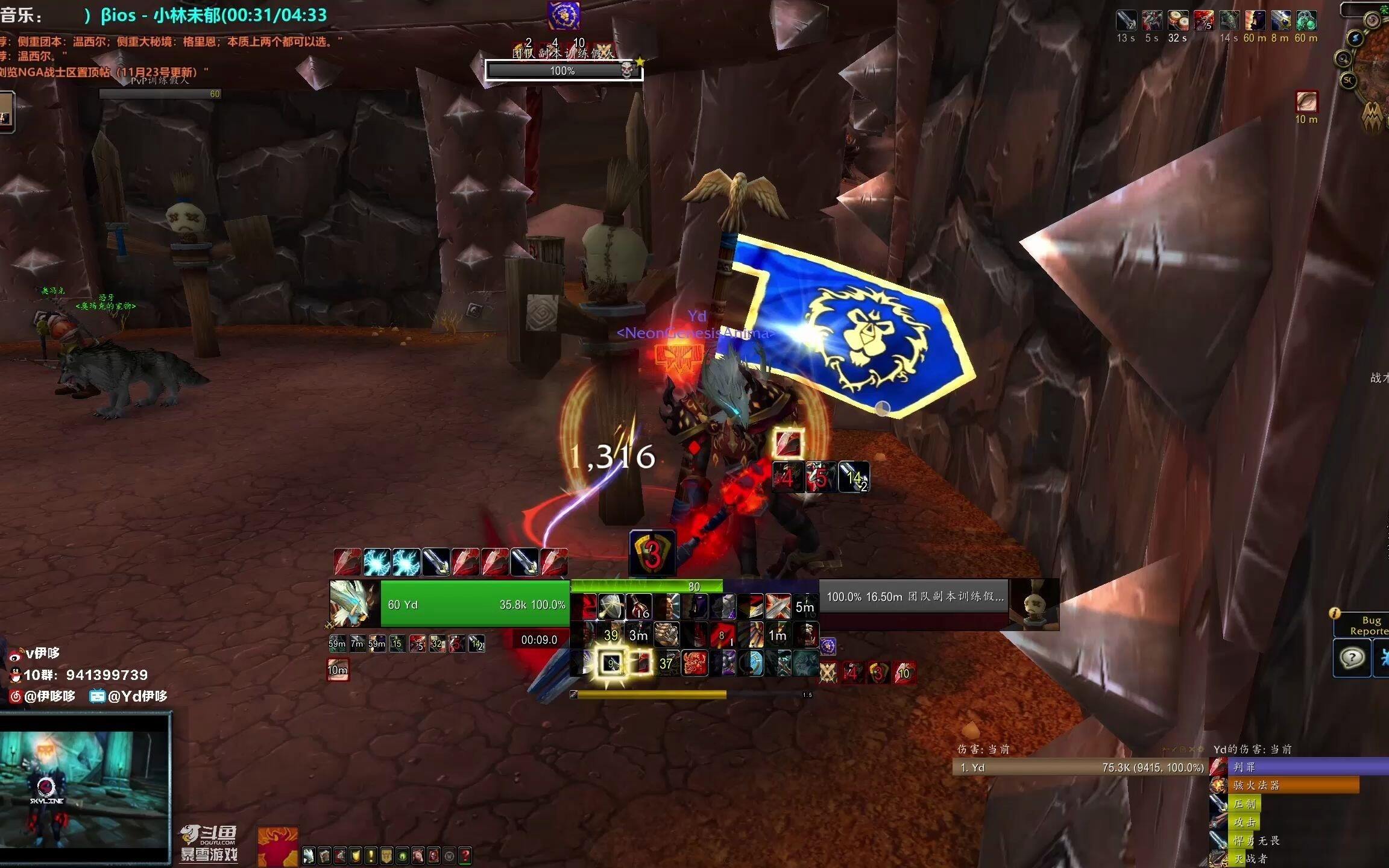Open the Bug Reporter question bubble button
This screenshot has width=1389, height=868.
pyautogui.click(x=1352, y=658)
